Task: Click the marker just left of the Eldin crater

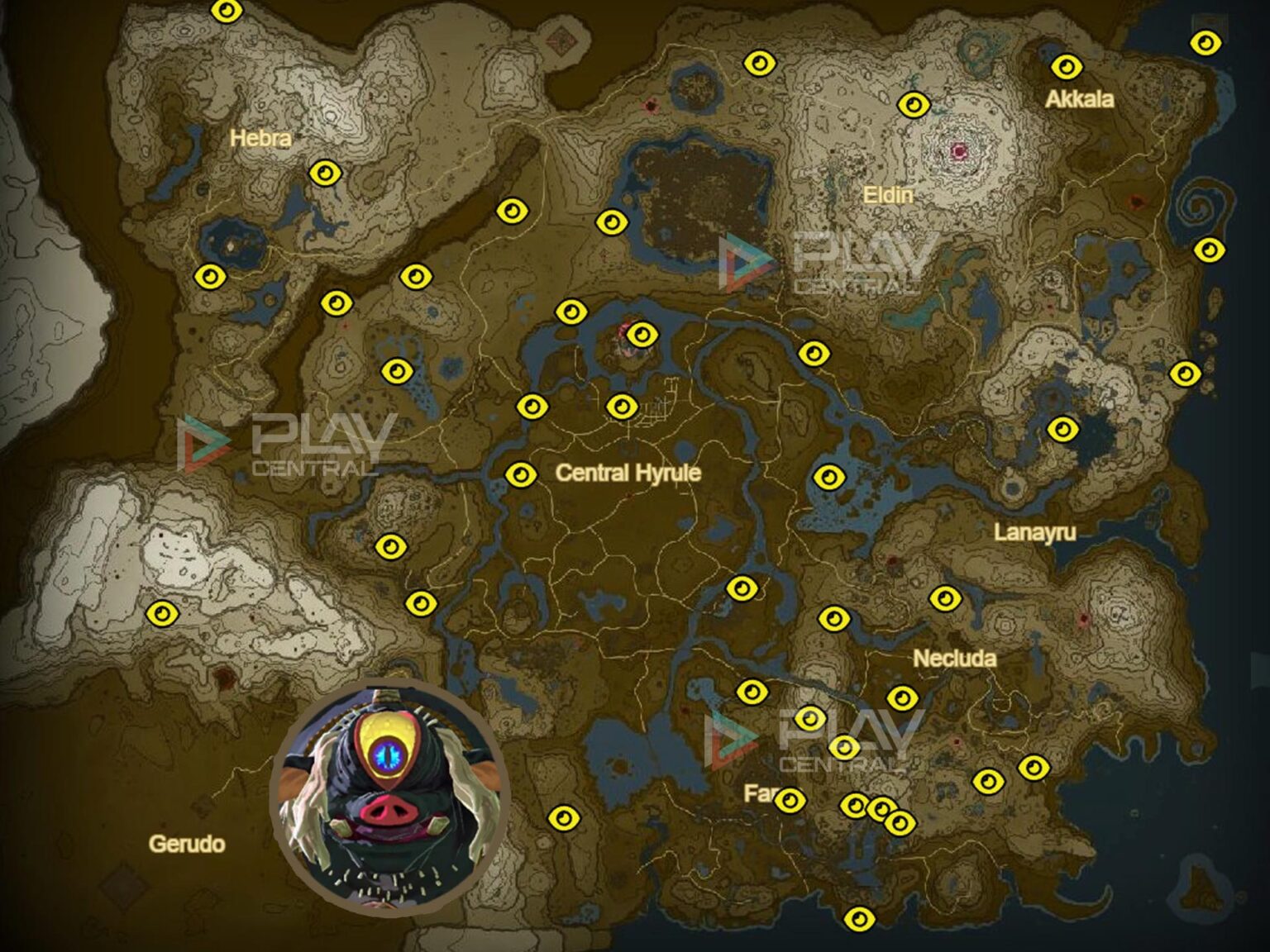Action: point(914,103)
